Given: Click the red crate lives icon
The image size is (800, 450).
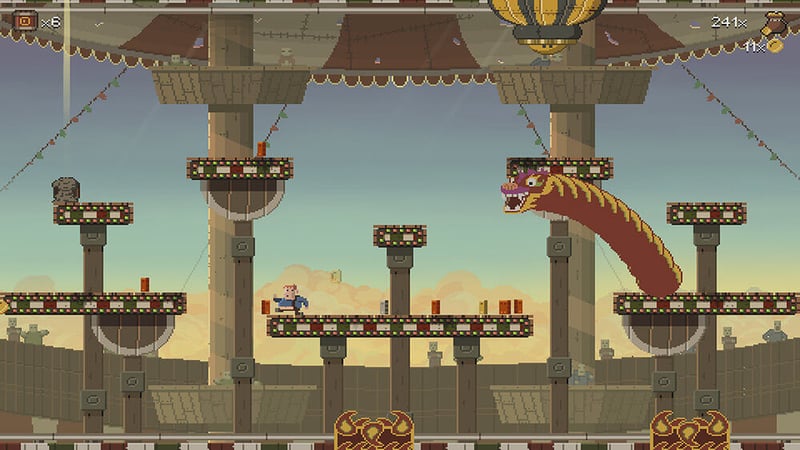Looking at the screenshot, I should tap(27, 20).
